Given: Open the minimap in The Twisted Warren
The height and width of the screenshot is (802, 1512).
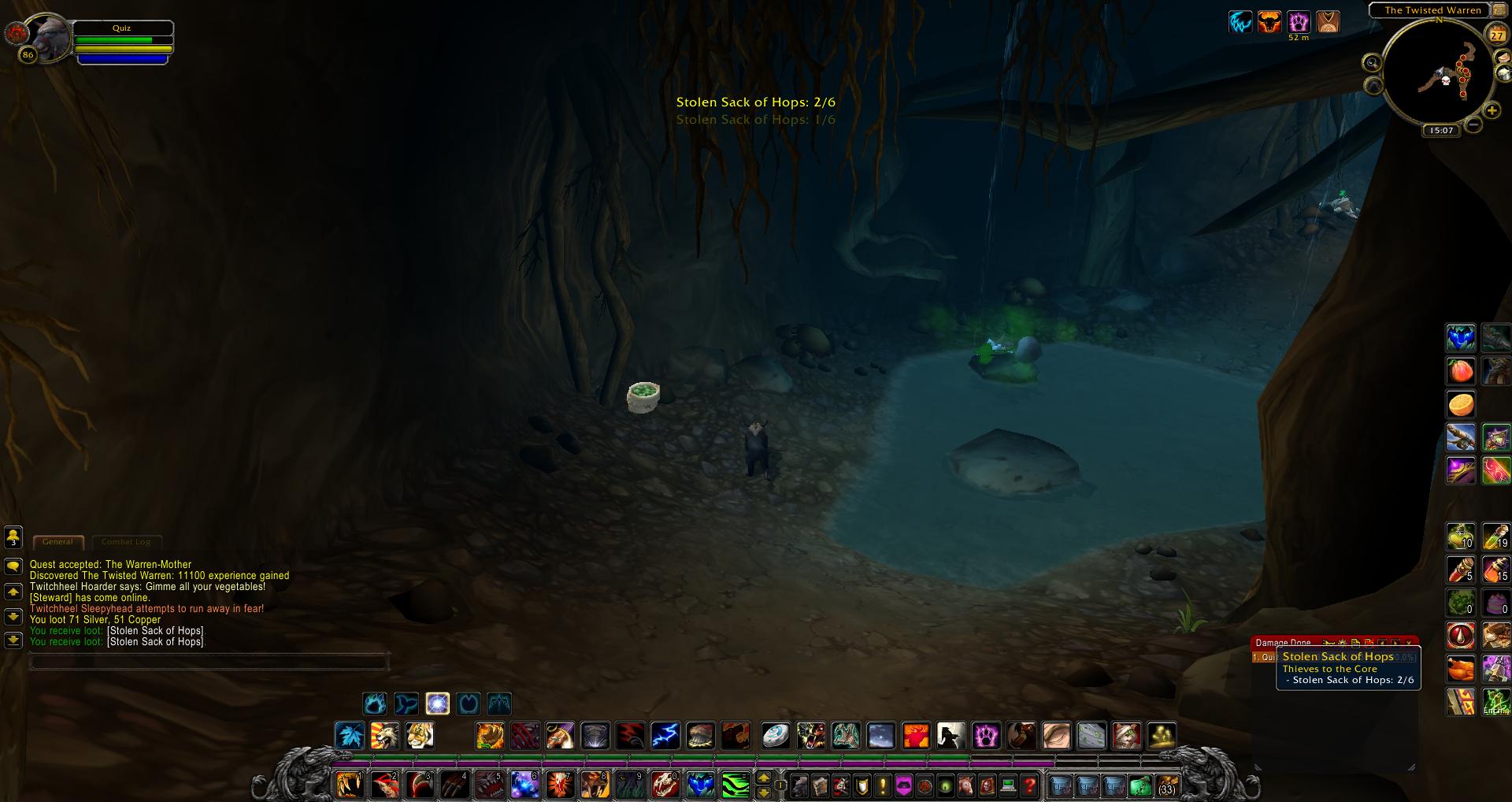Looking at the screenshot, I should point(1437,73).
